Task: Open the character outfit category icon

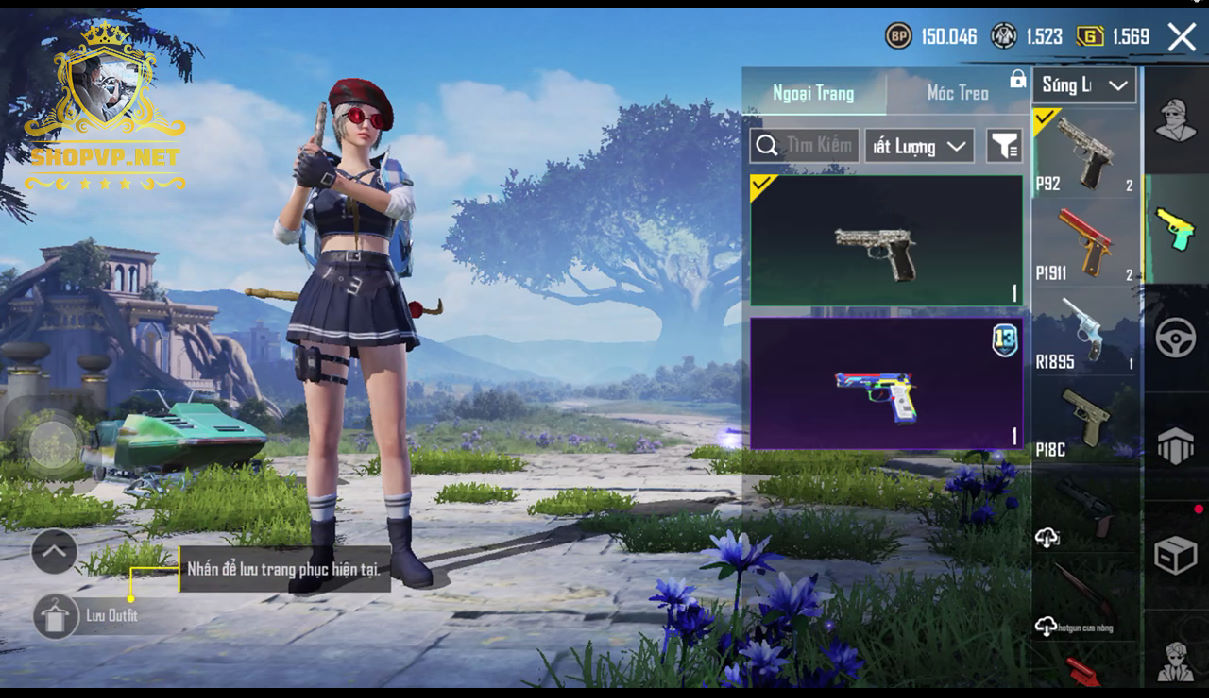Action: (x=1176, y=121)
